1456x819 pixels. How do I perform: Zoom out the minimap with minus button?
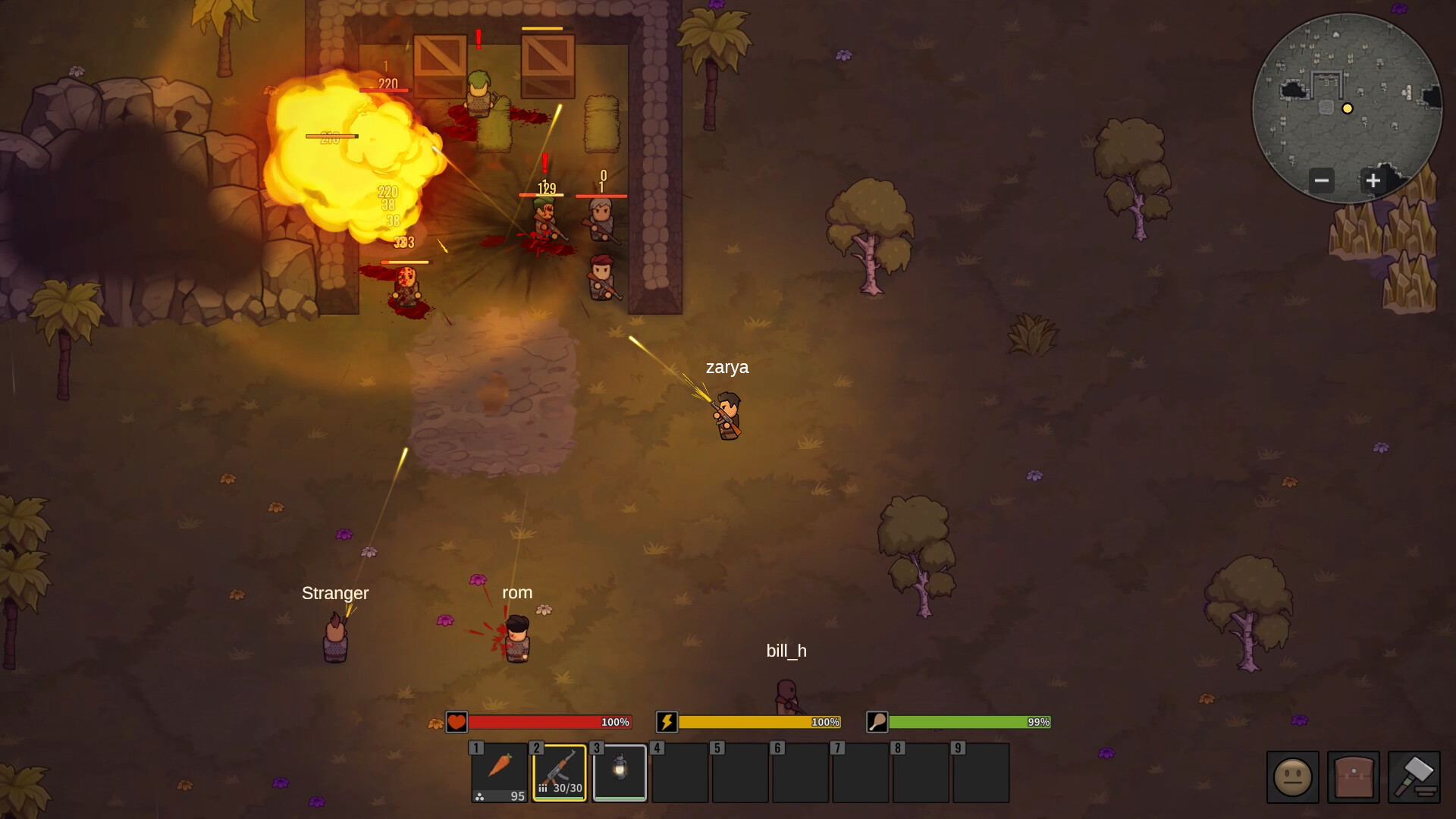1323,180
